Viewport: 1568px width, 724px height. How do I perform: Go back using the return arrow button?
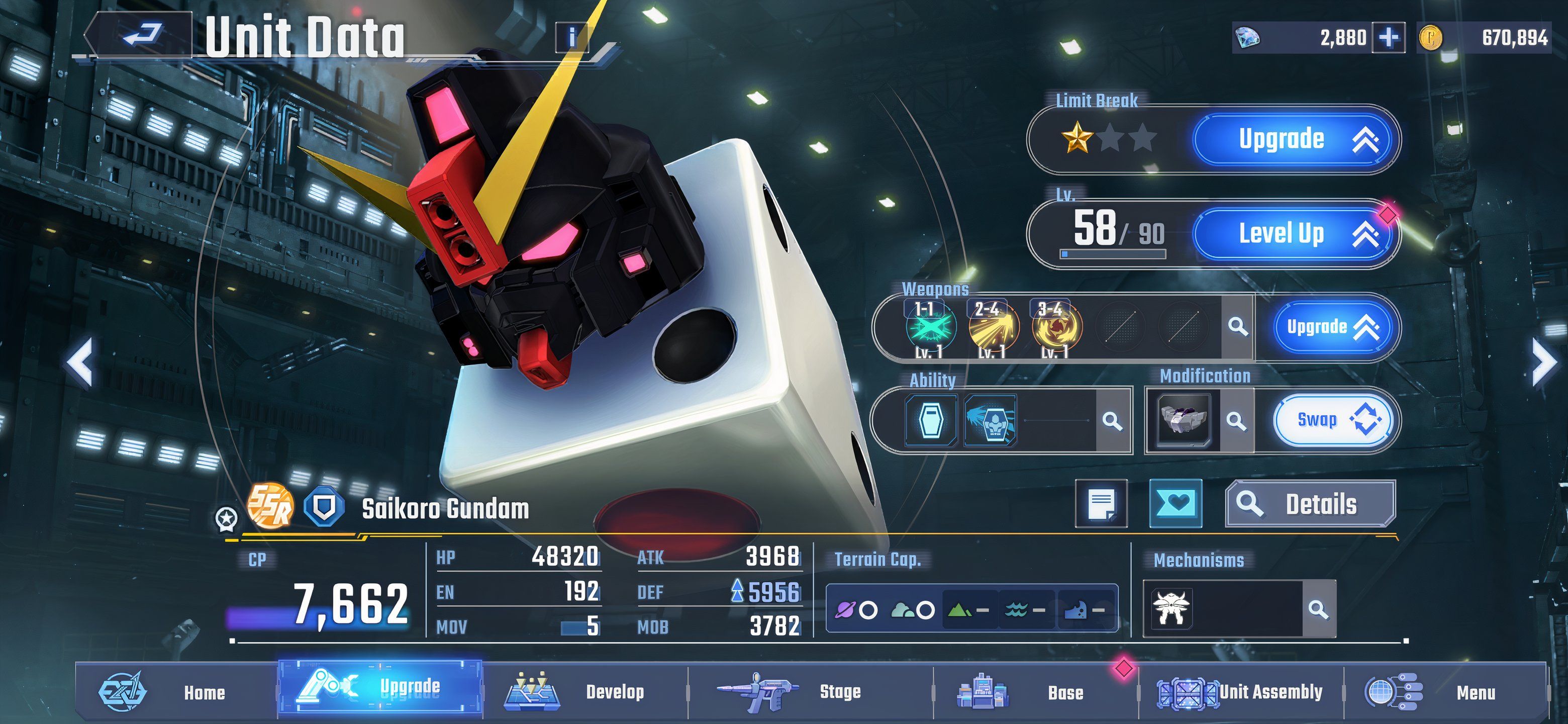[142, 34]
